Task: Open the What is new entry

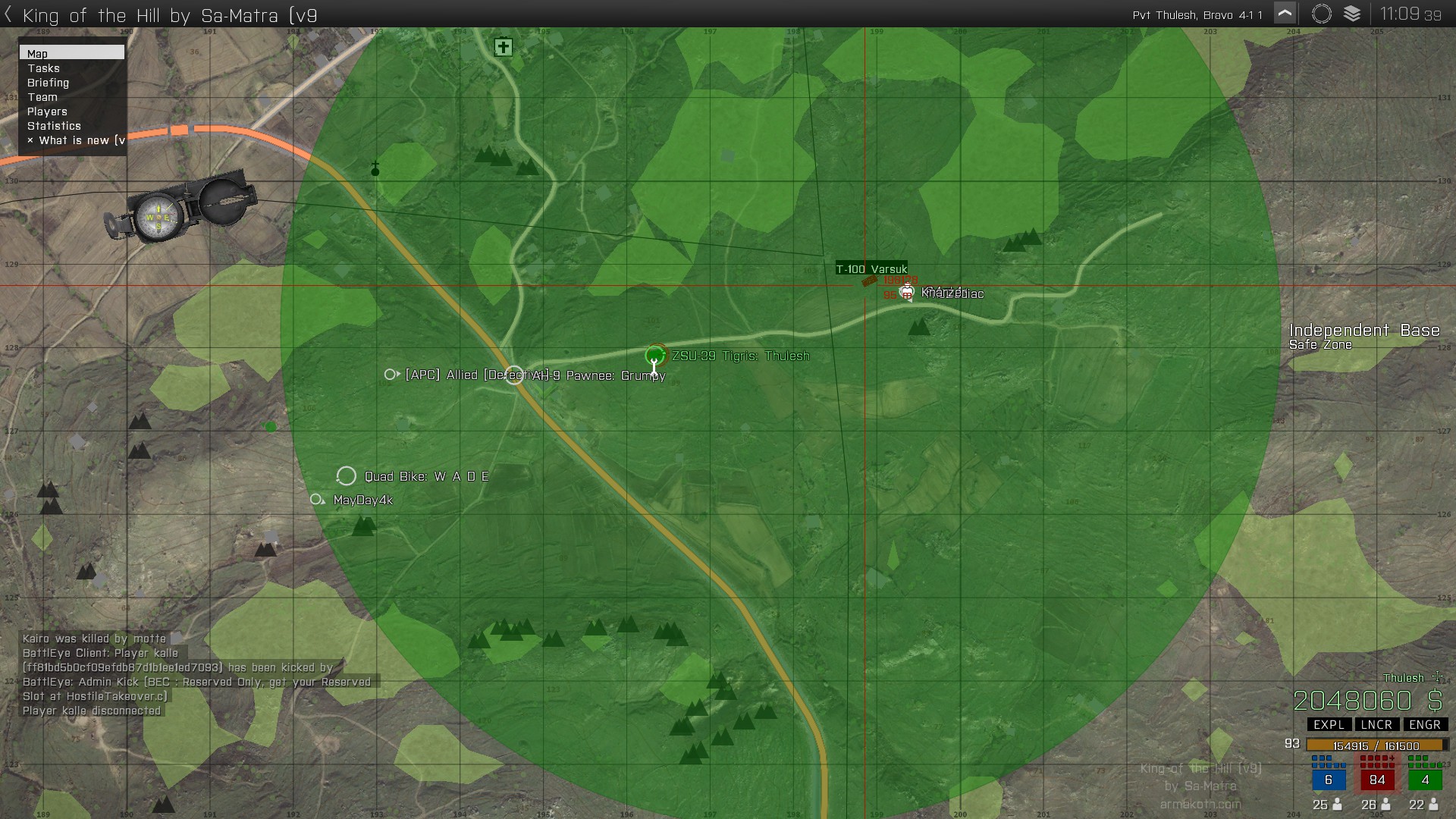Action: tap(76, 140)
